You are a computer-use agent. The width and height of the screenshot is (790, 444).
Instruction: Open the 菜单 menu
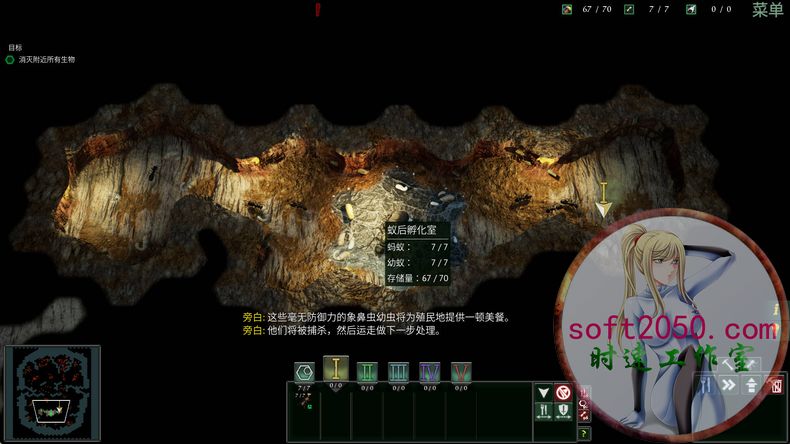[767, 10]
